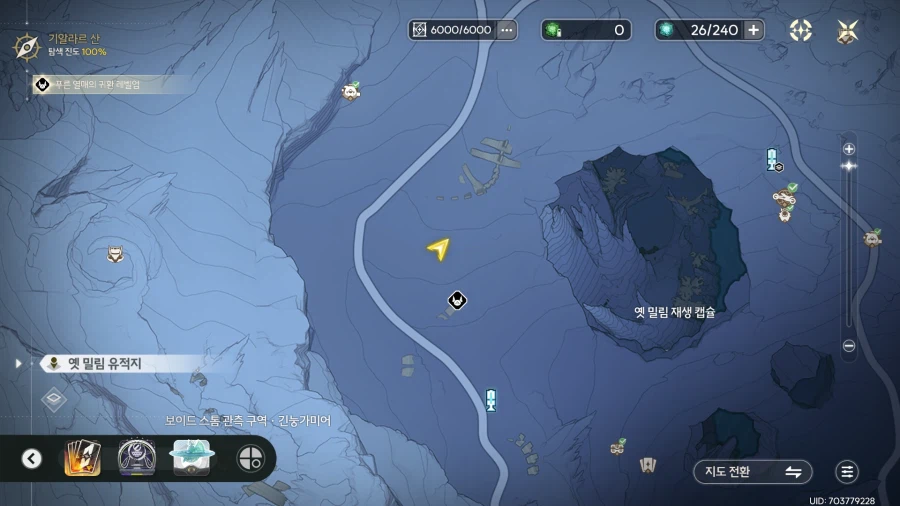Select the teal crystal disc icon in the toolbar

(x=192, y=457)
